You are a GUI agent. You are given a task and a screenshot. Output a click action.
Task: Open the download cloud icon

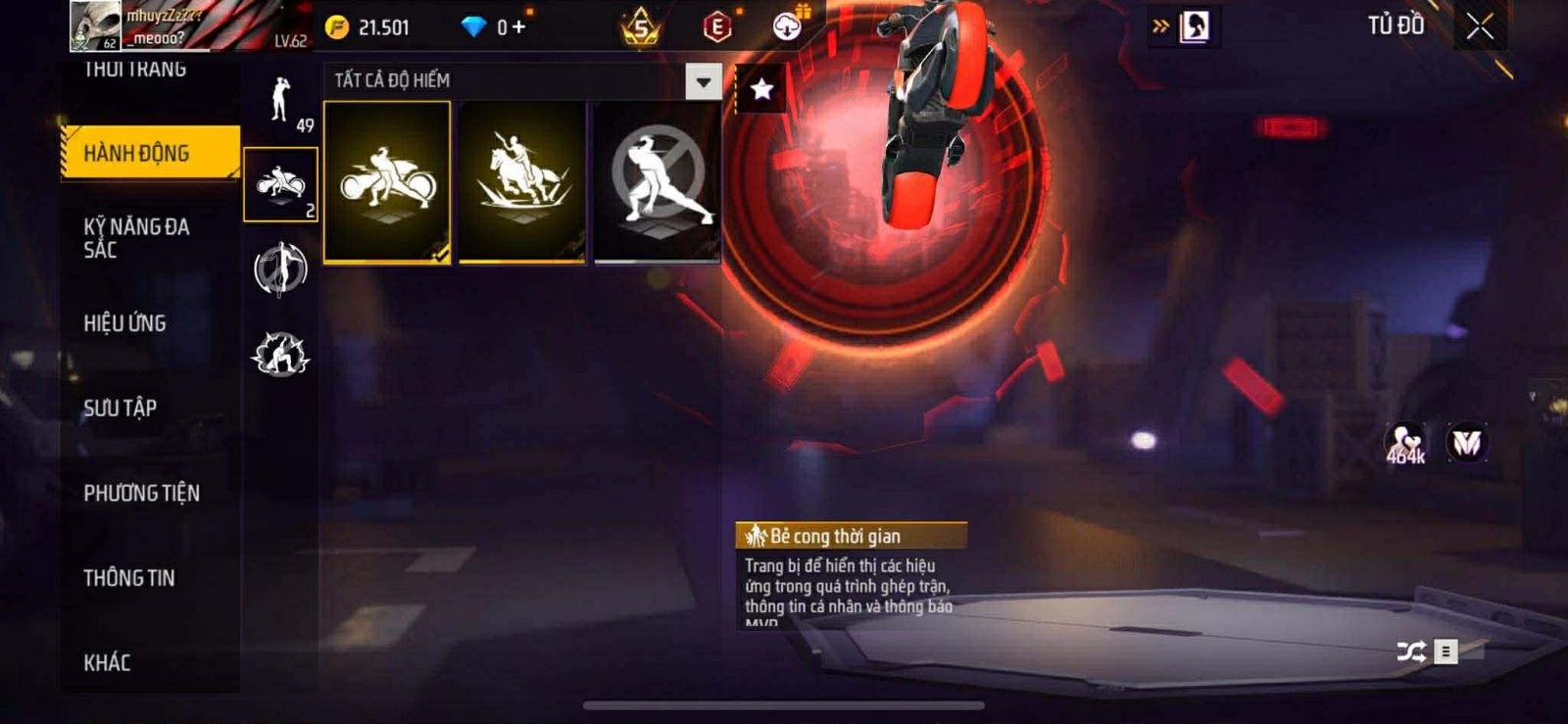pos(787,27)
